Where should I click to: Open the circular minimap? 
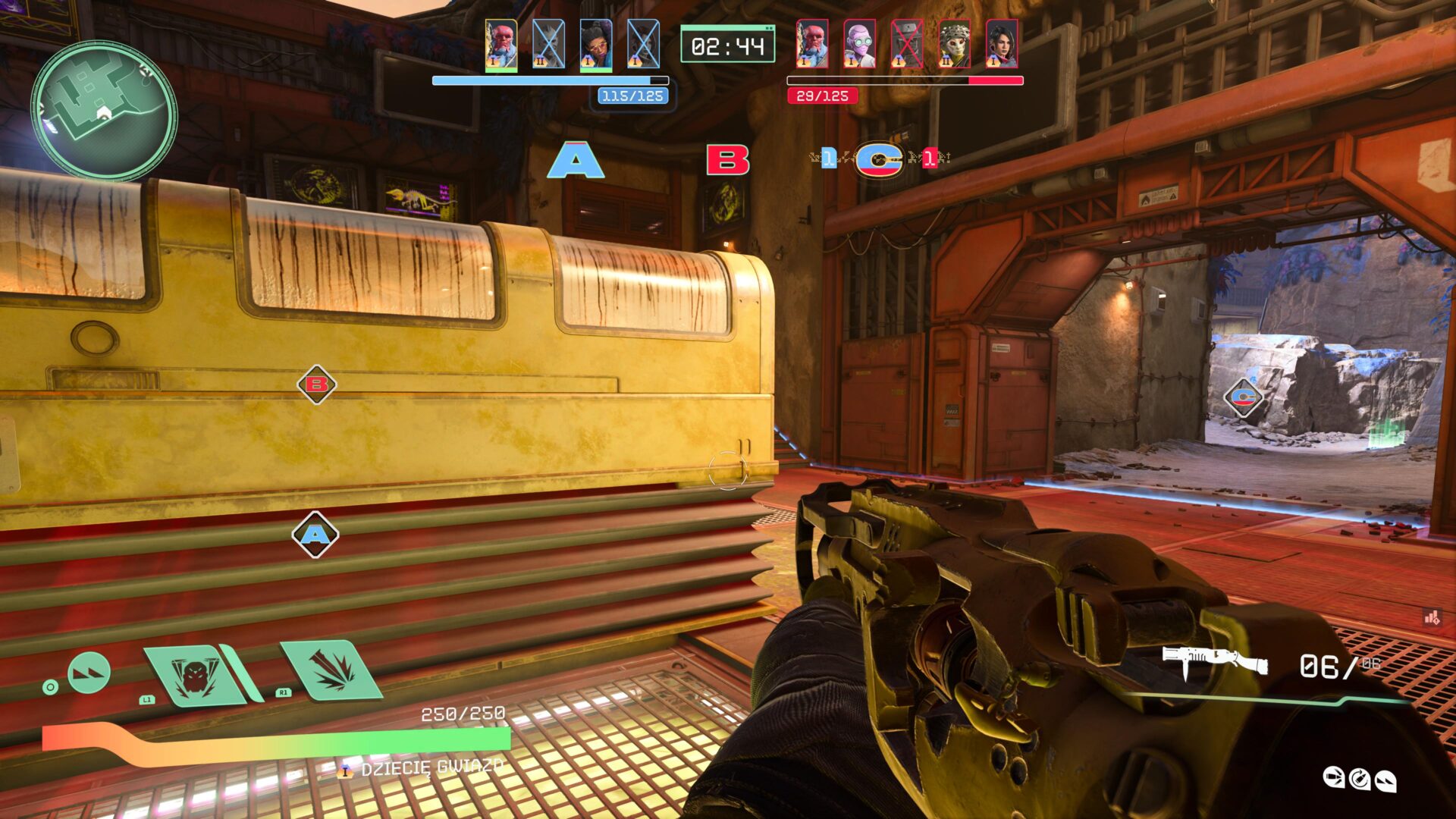[104, 111]
